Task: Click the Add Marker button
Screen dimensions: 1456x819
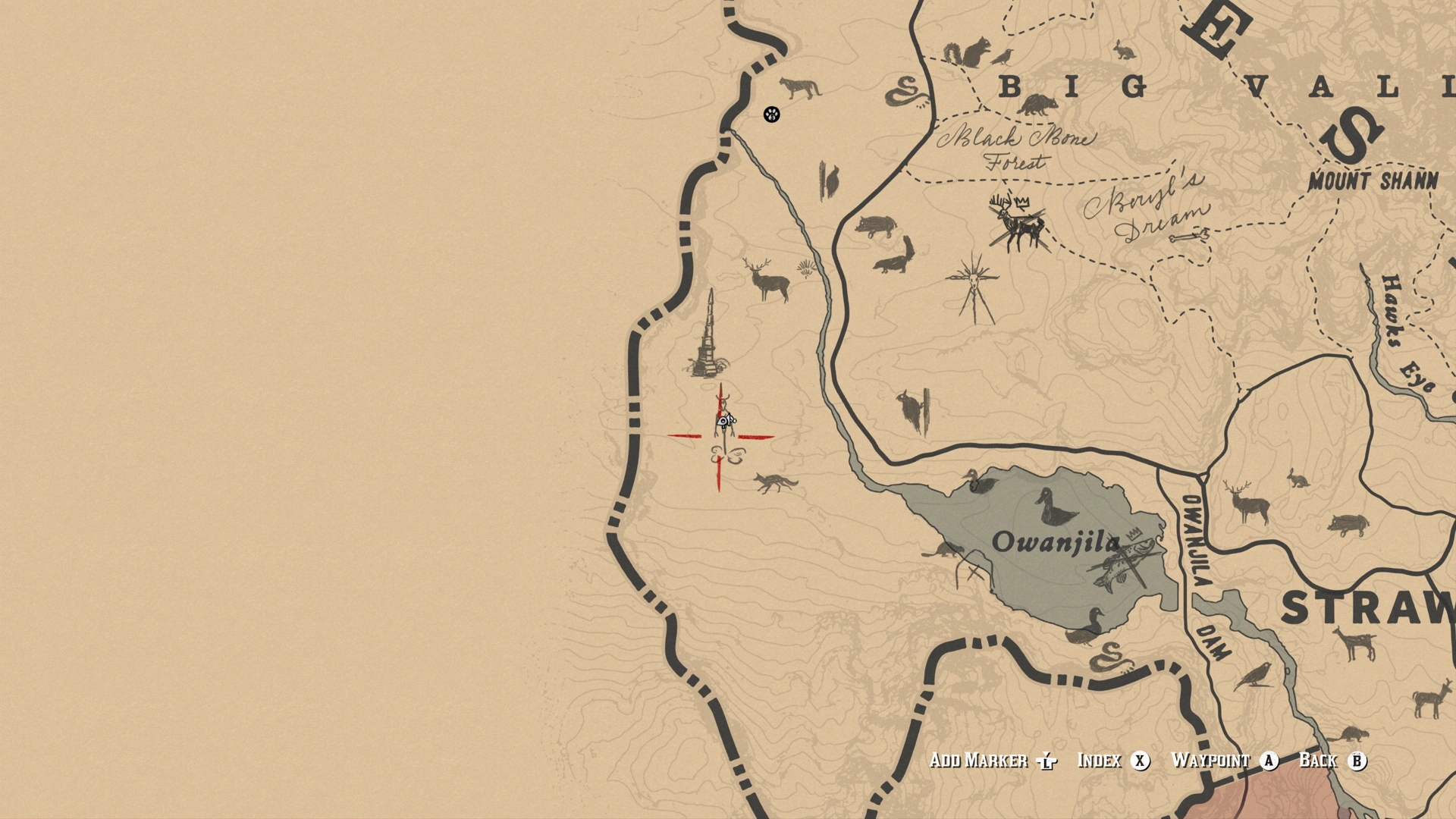Action: coord(978,761)
